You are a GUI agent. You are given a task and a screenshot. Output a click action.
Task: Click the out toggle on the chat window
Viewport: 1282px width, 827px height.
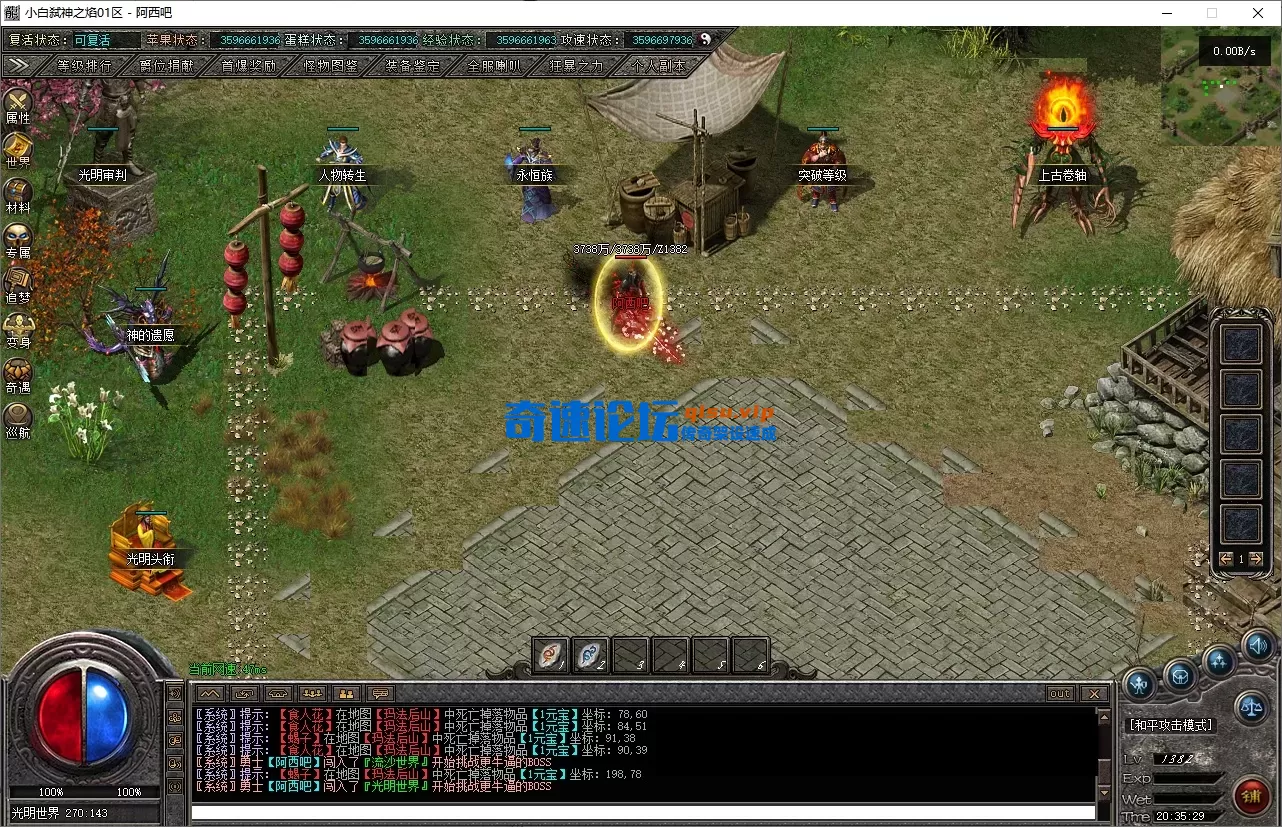1059,693
